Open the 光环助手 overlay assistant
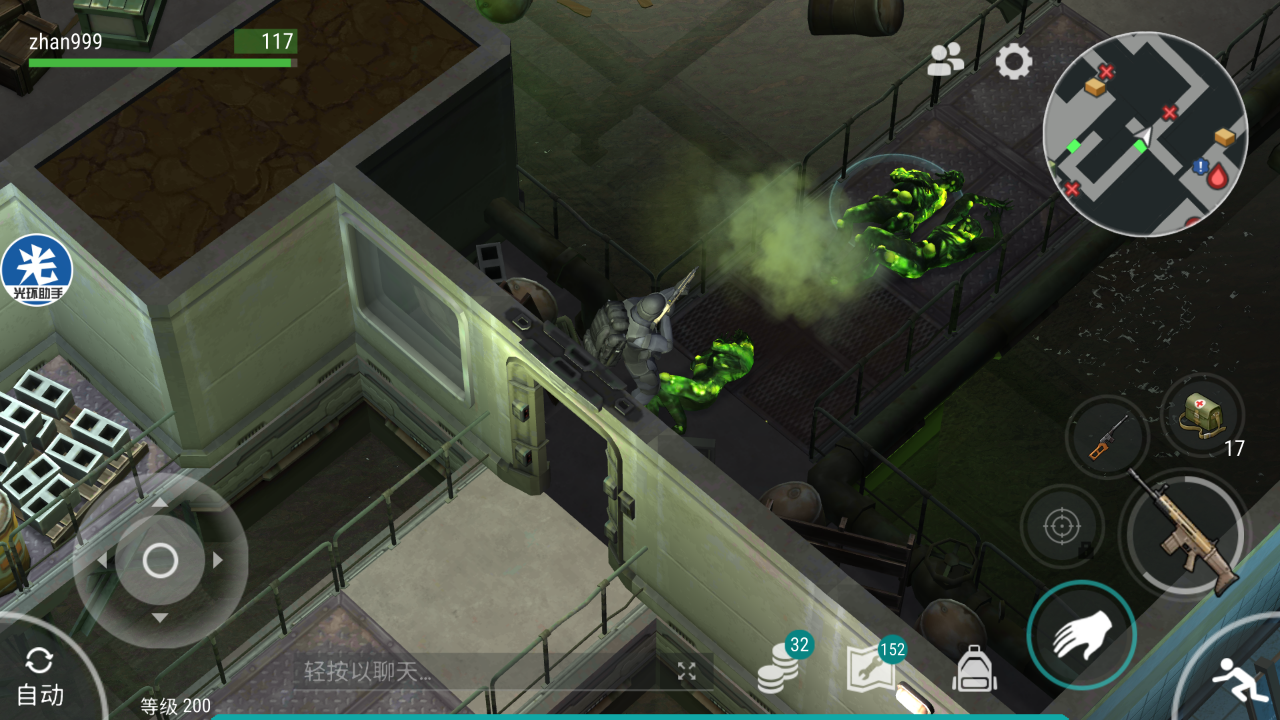1280x720 pixels. coord(37,270)
